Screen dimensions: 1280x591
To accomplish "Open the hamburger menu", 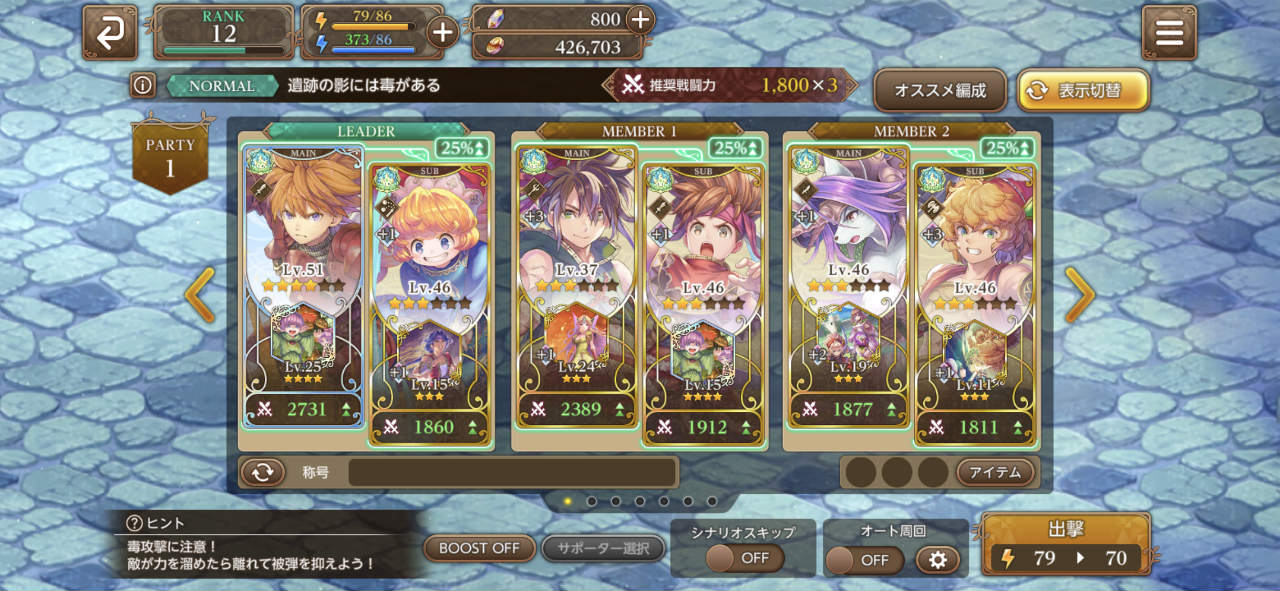I will (1169, 32).
